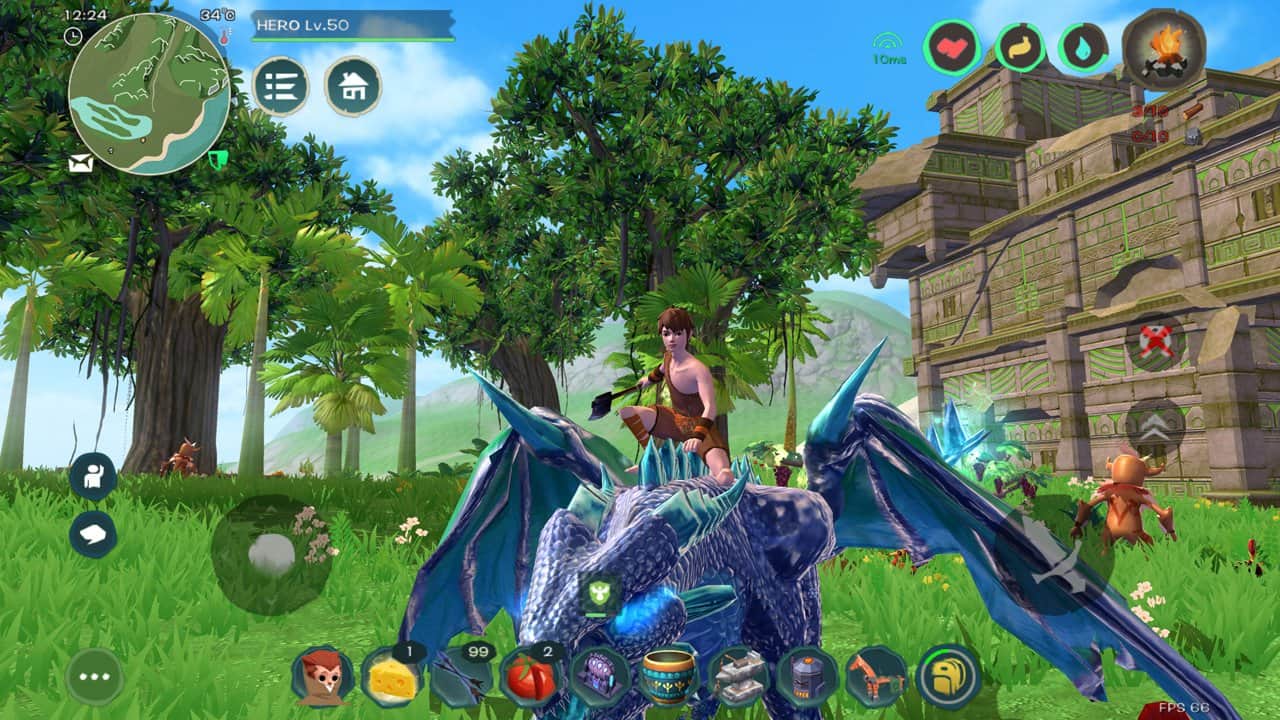The width and height of the screenshot is (1280, 720).
Task: Select the owl slot in the hotbar
Action: coord(322,677)
